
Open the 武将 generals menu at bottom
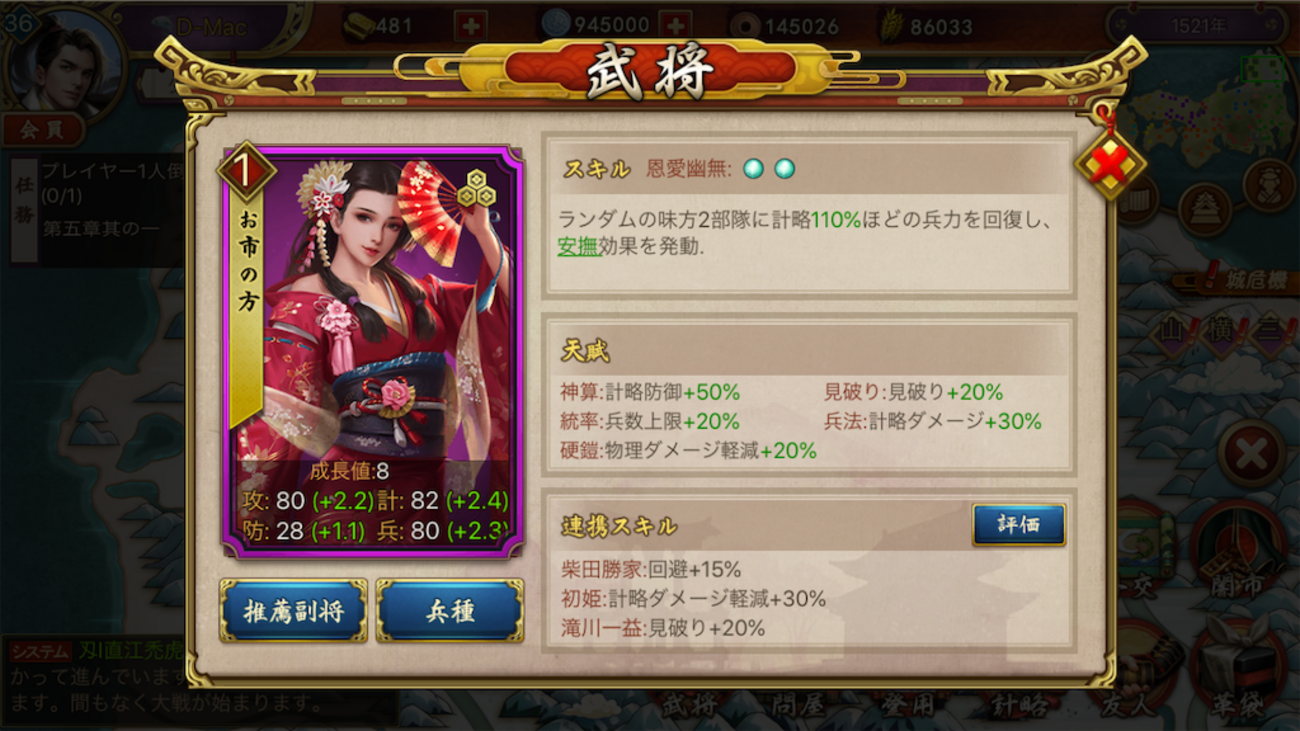(690, 705)
